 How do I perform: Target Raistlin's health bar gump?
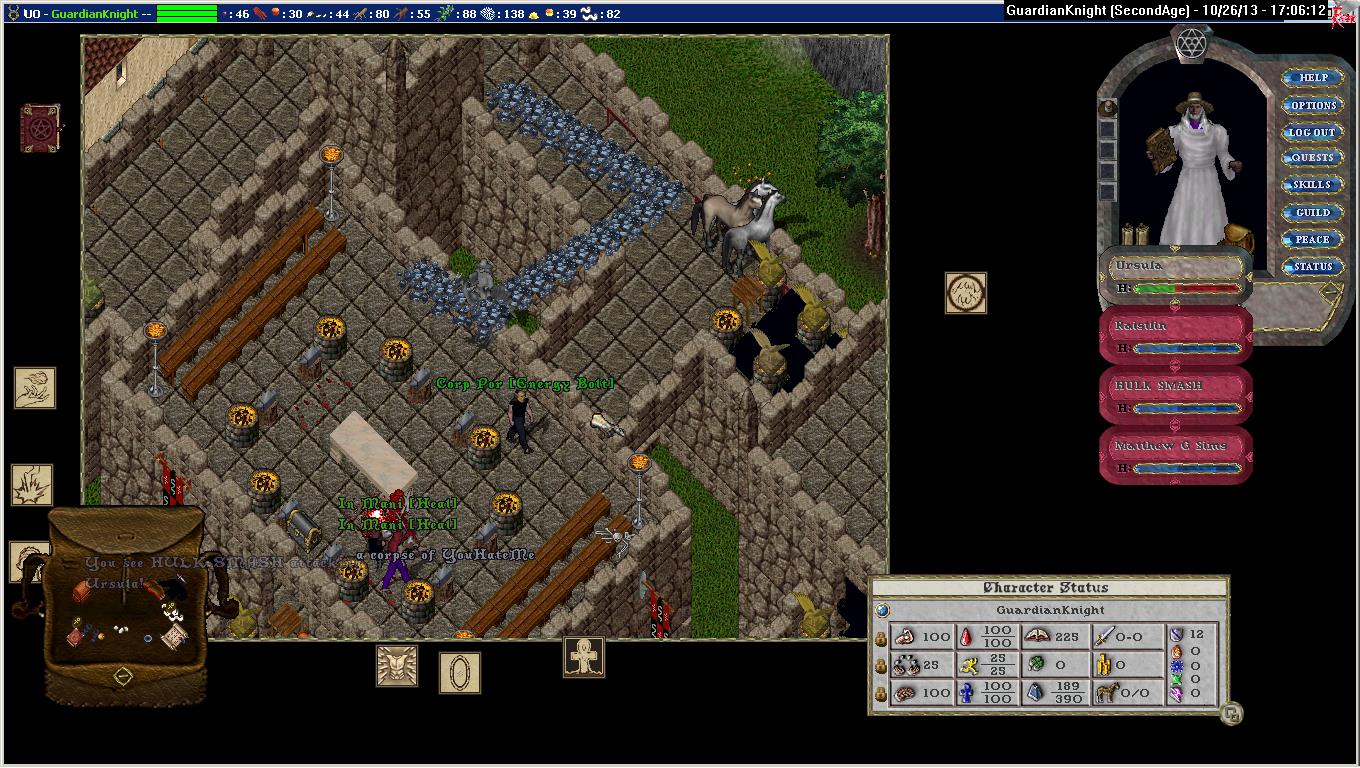point(1176,335)
